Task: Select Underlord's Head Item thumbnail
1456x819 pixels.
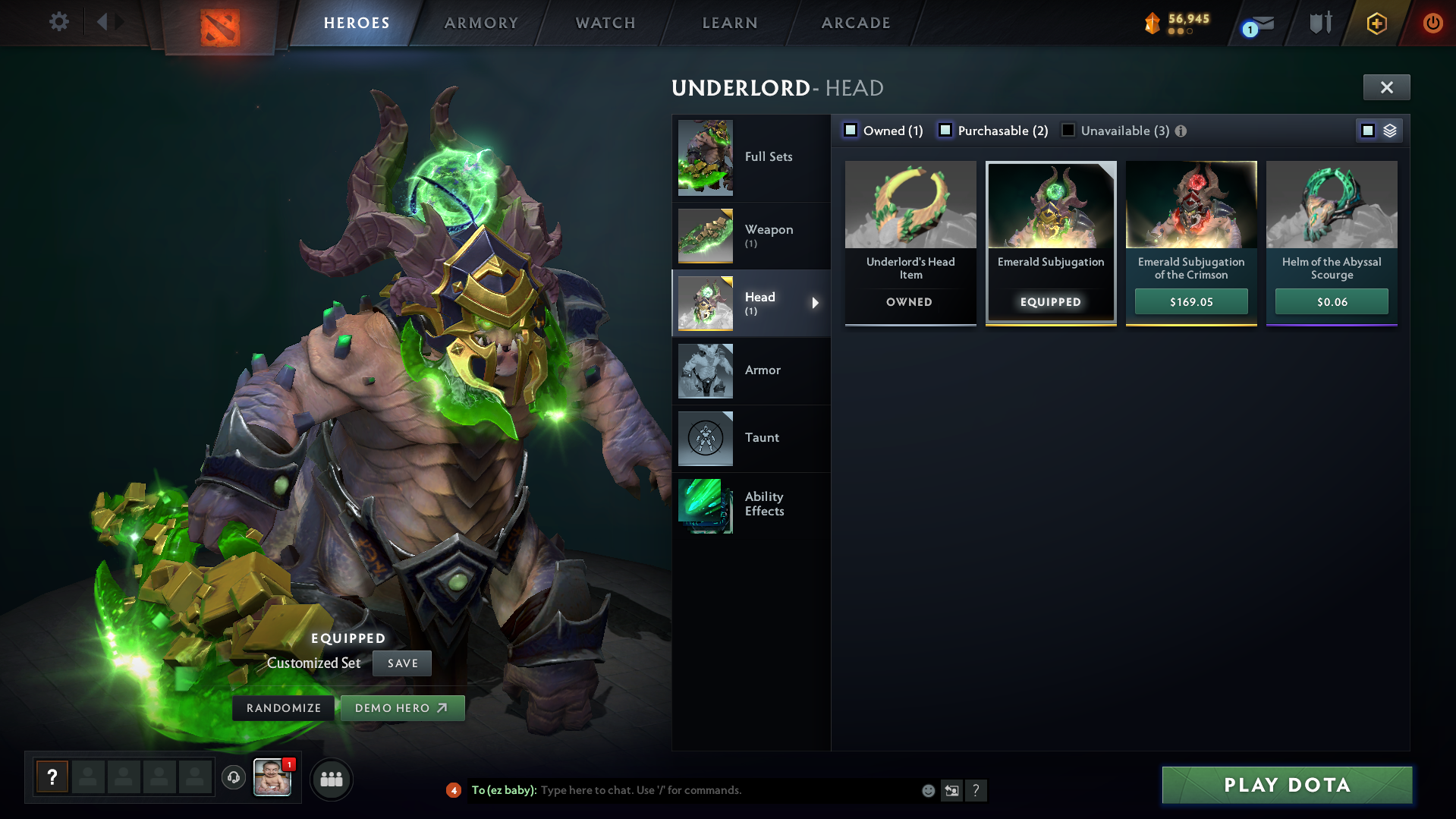Action: click(x=910, y=205)
